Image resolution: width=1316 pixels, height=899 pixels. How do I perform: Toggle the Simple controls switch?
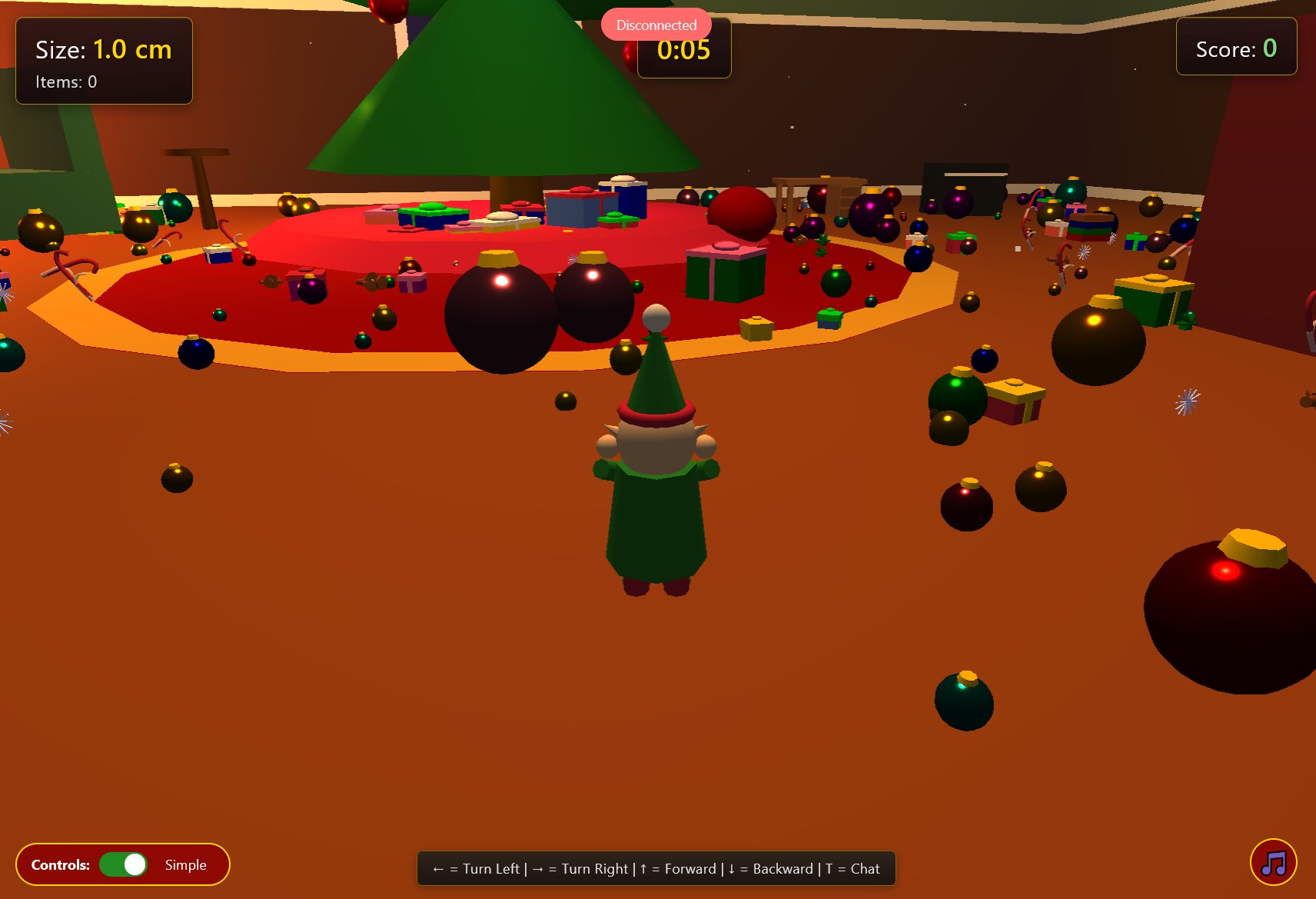pyautogui.click(x=123, y=864)
